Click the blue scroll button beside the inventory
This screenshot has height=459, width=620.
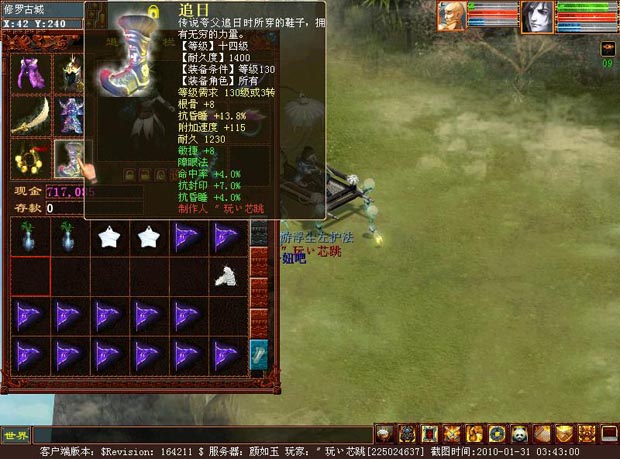pos(258,353)
